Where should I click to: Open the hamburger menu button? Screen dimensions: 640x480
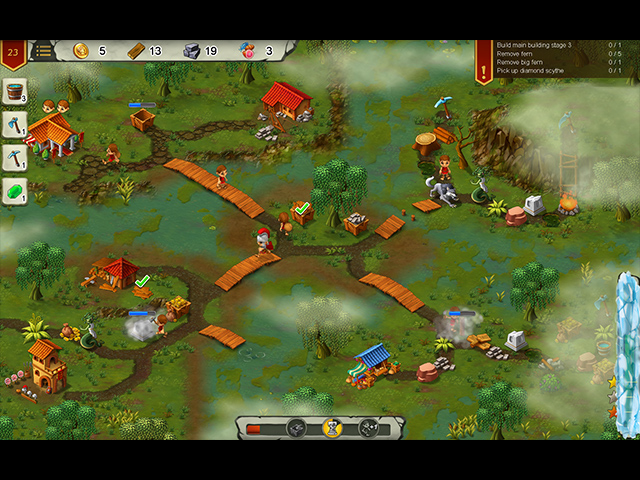point(43,50)
